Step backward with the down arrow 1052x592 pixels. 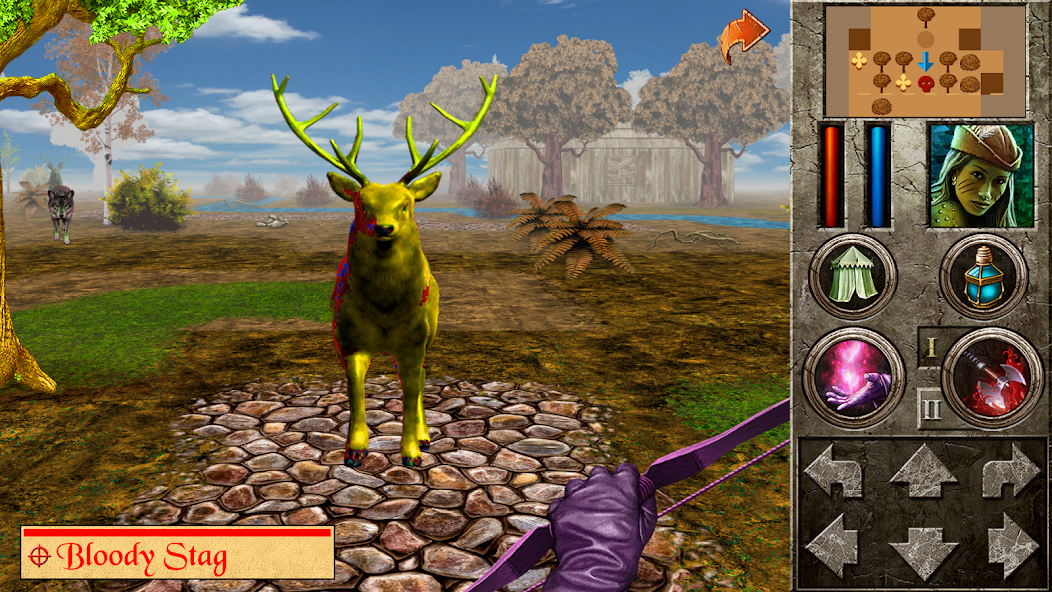point(923,549)
